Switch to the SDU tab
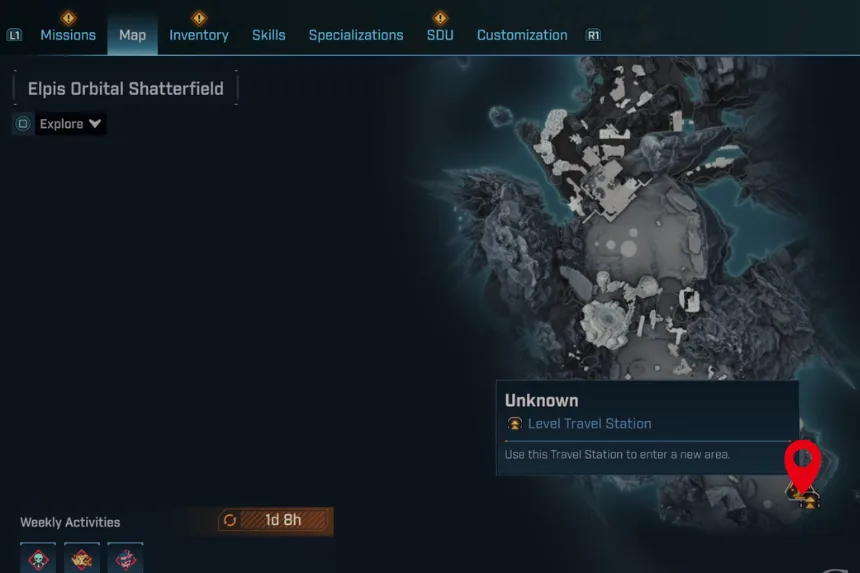 pyautogui.click(x=440, y=35)
